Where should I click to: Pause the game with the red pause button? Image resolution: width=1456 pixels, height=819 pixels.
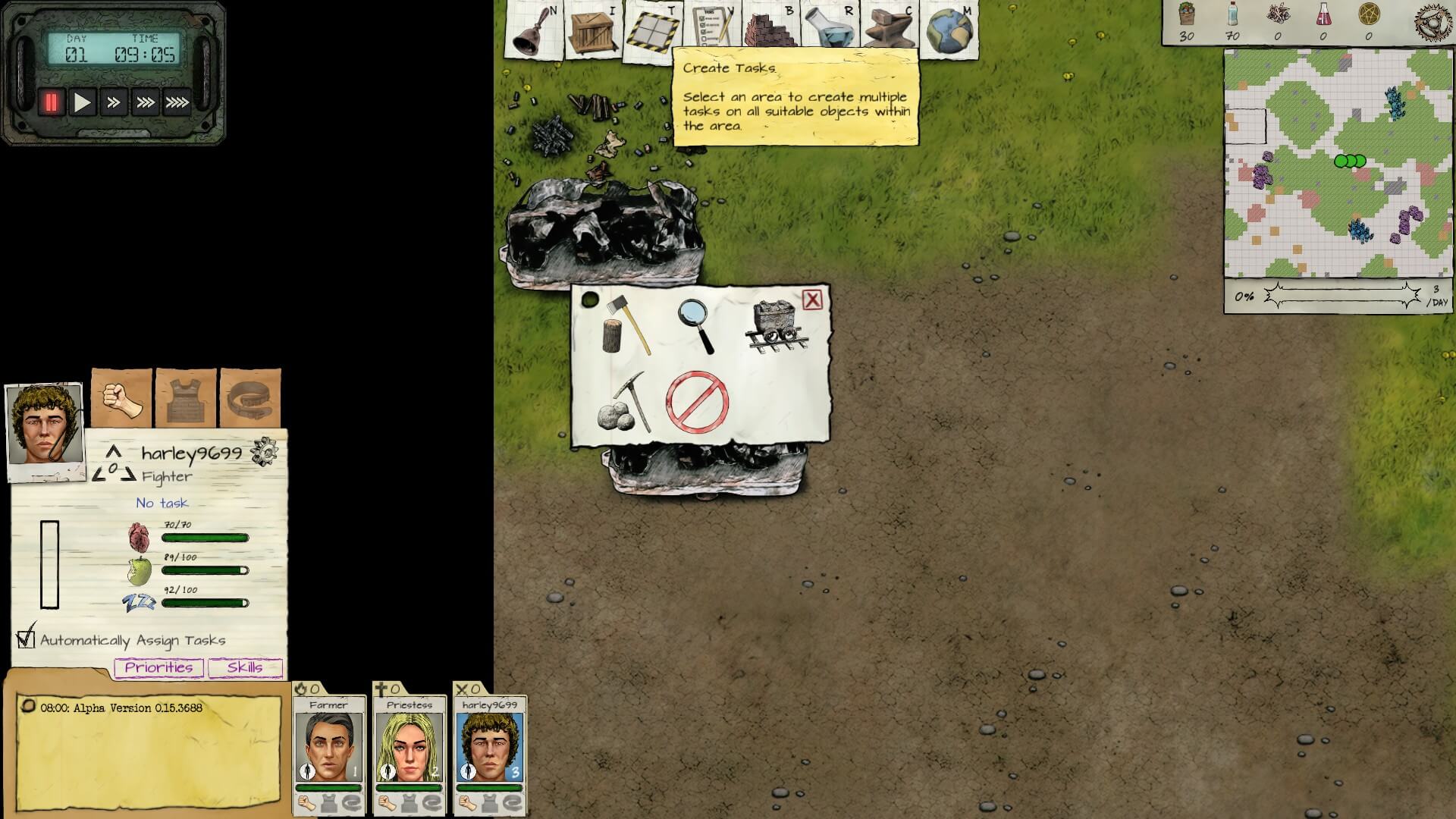[x=51, y=102]
